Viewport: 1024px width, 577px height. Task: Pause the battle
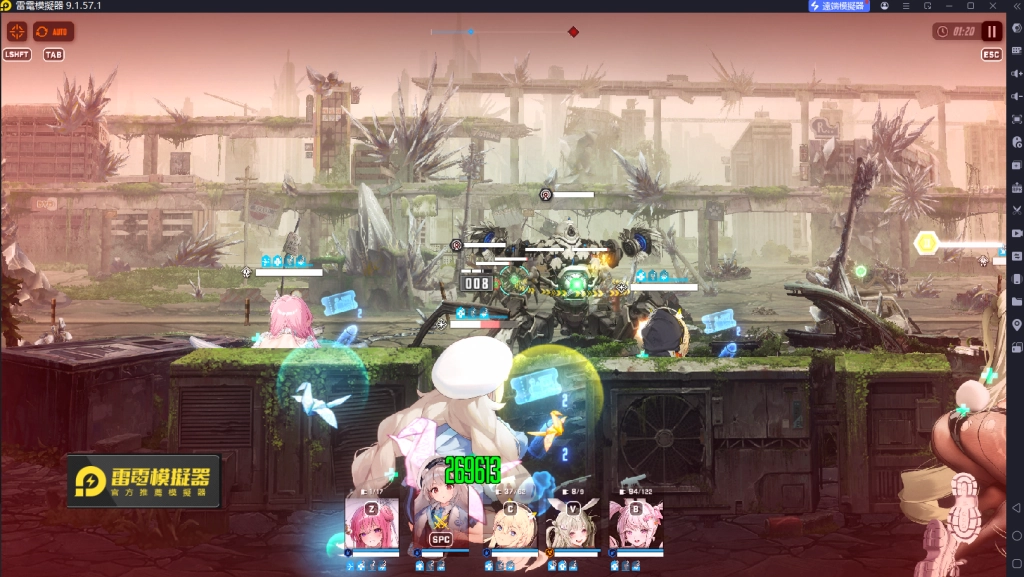(991, 32)
